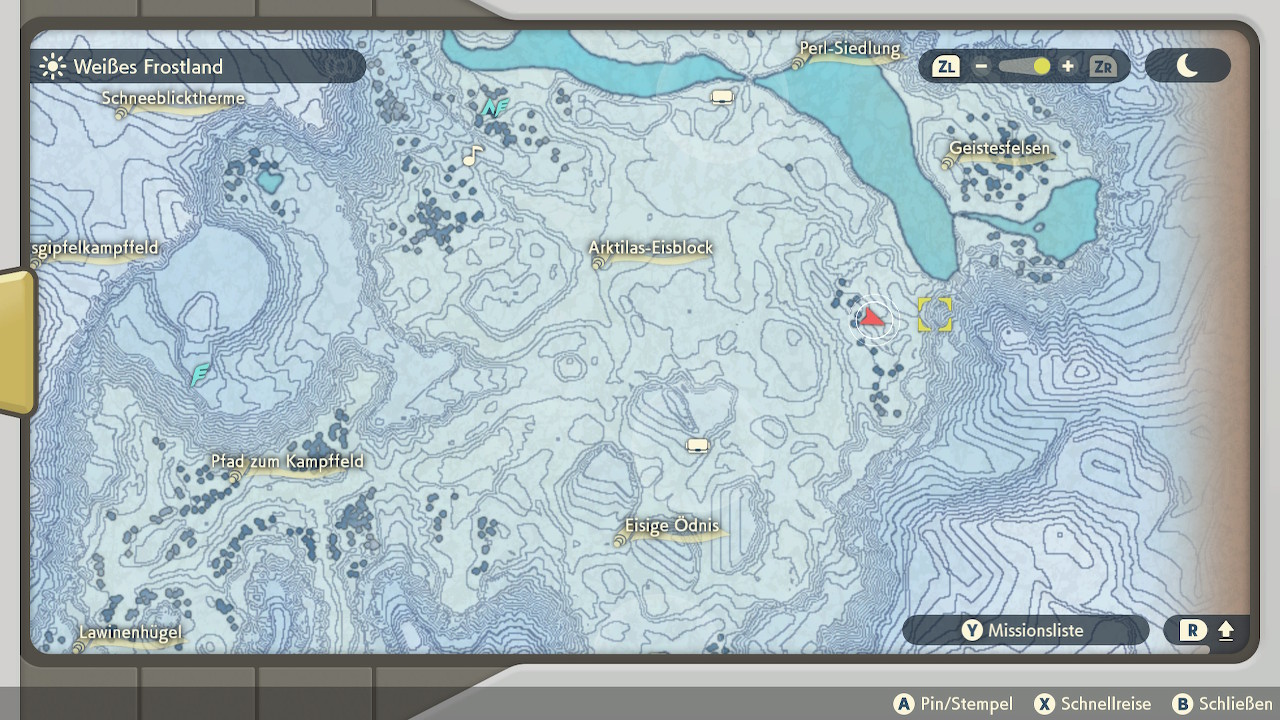Choose the Pfad zum Kampffeld label
The image size is (1280, 720).
click(x=287, y=462)
